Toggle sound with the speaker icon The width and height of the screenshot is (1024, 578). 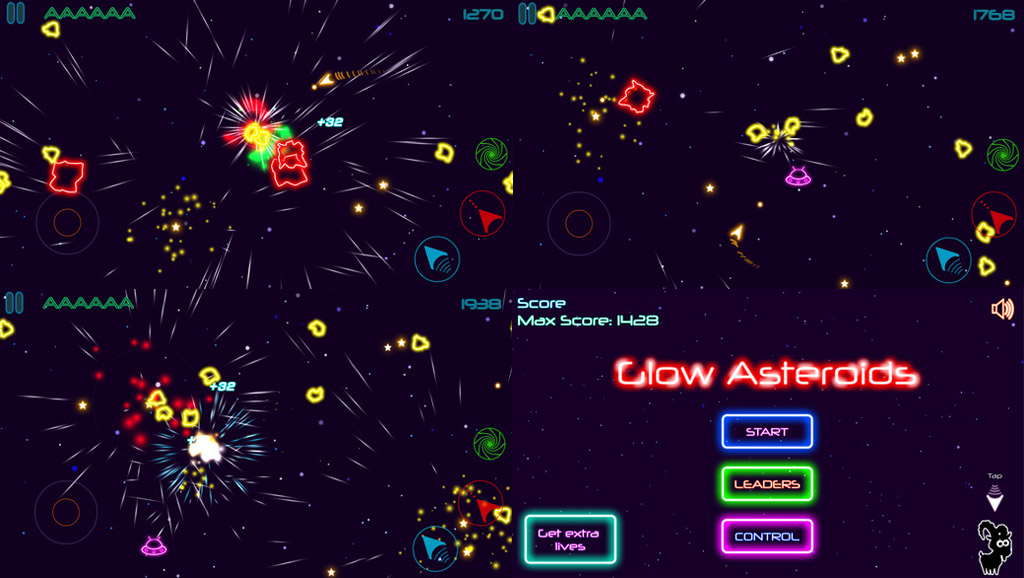(x=1001, y=309)
